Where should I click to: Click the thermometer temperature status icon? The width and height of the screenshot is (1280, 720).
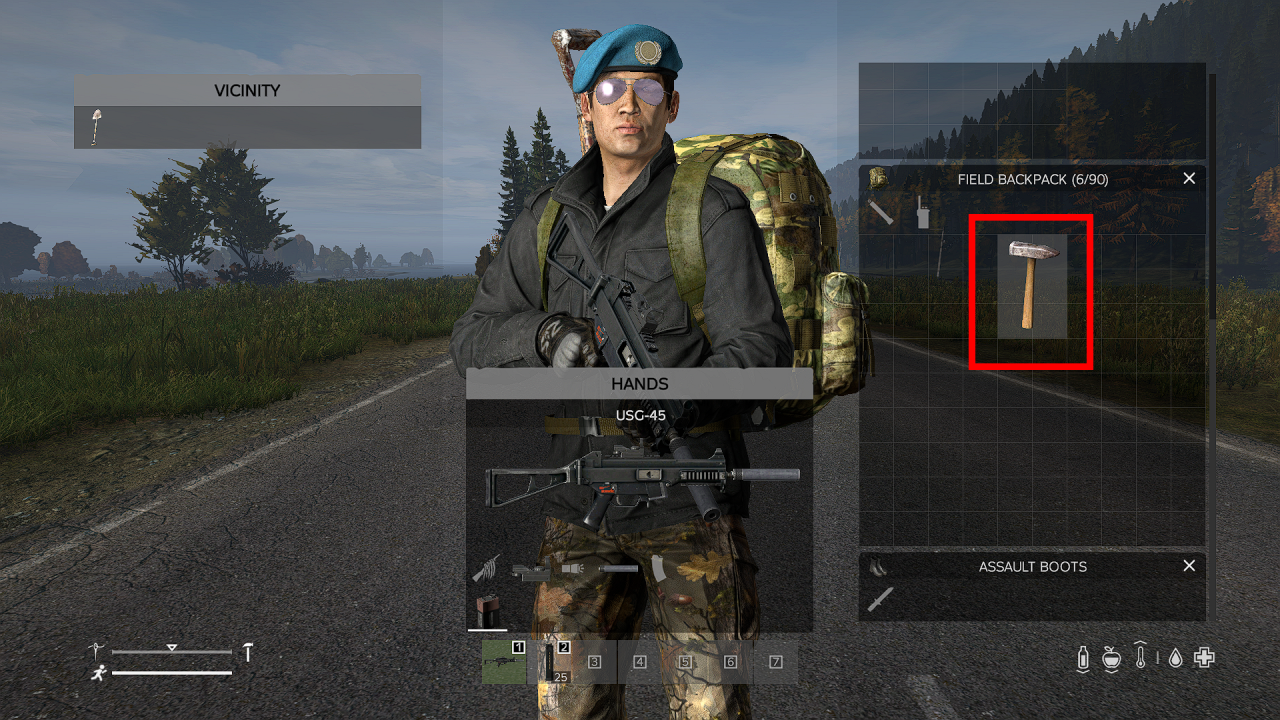pos(1140,656)
